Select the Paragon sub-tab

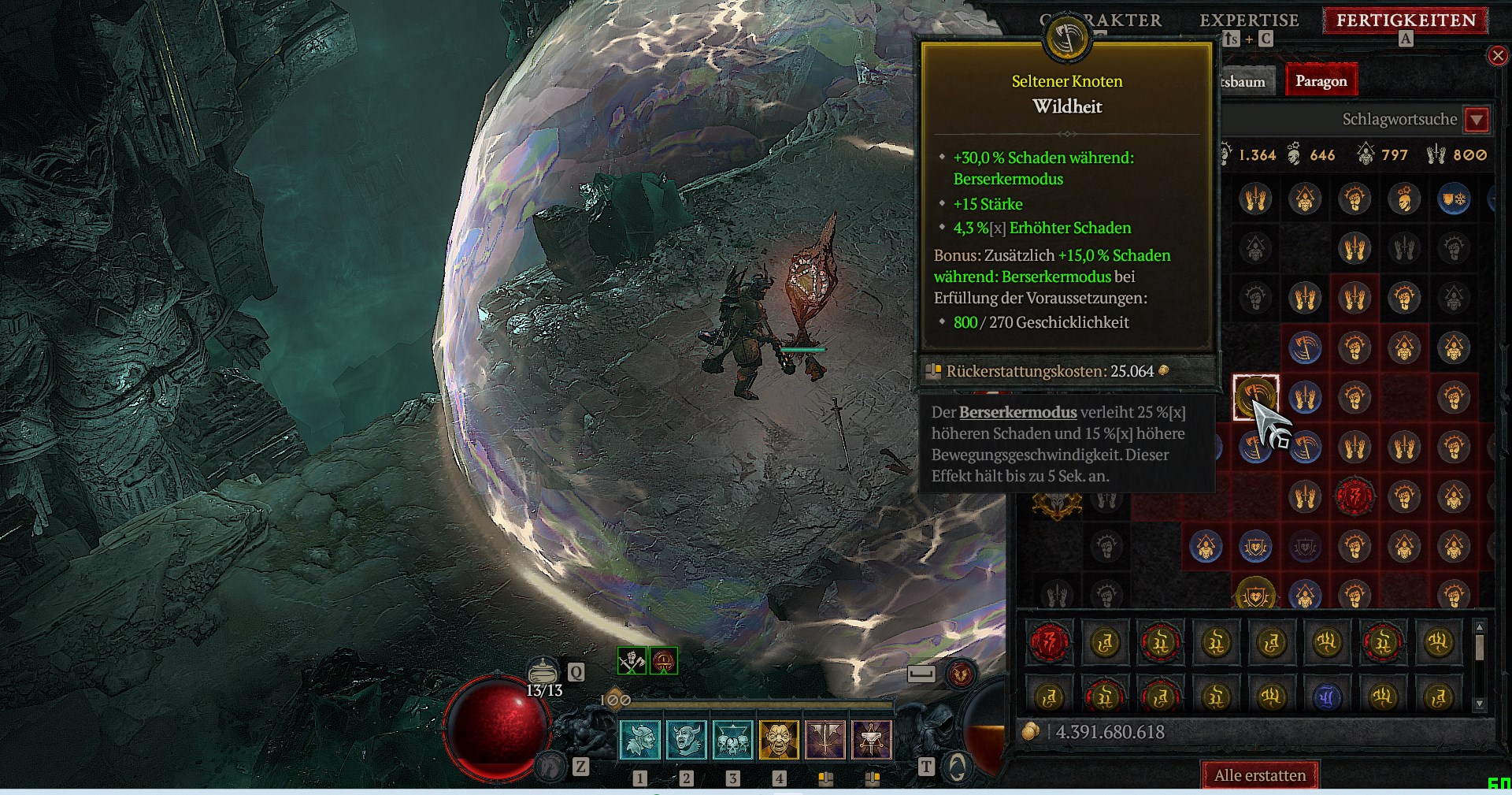pos(1321,81)
